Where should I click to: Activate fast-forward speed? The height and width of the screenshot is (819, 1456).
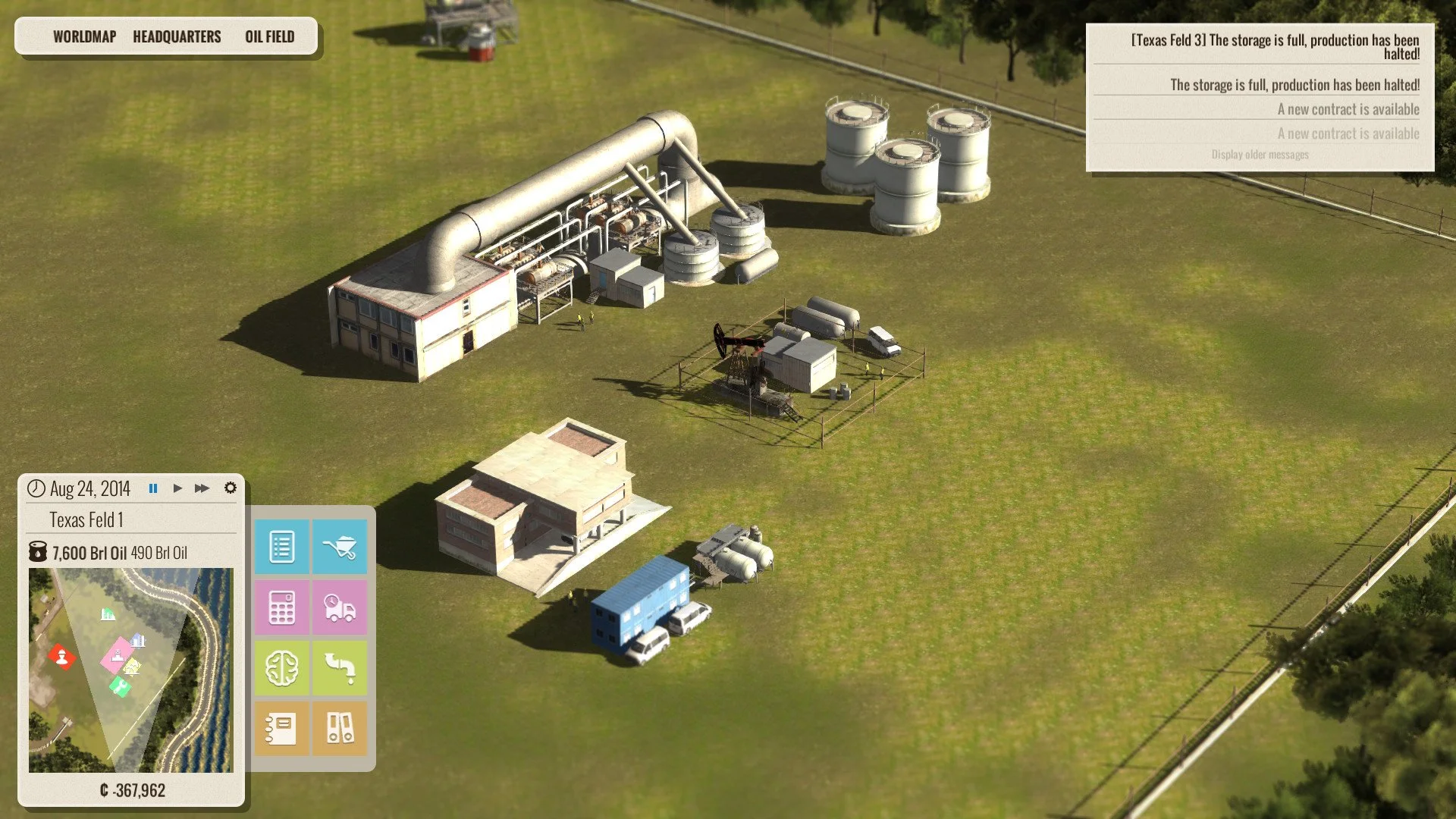202,488
